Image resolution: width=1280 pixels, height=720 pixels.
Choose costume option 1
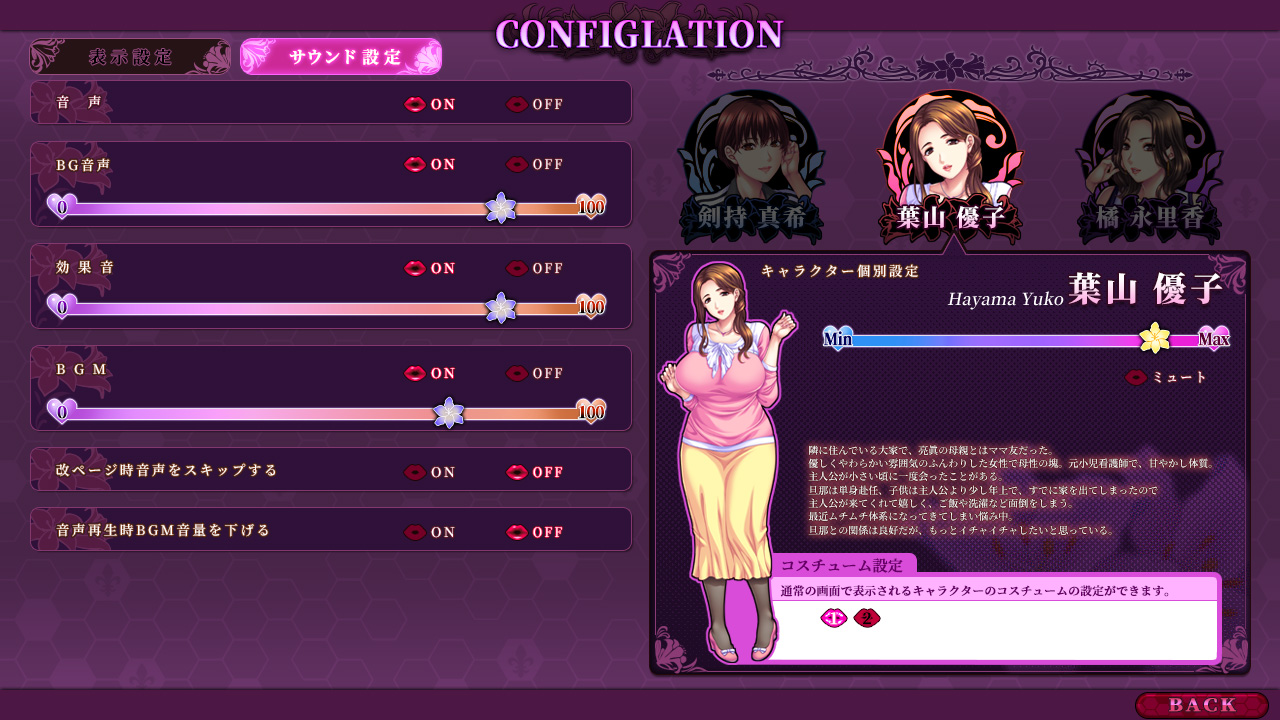[833, 618]
